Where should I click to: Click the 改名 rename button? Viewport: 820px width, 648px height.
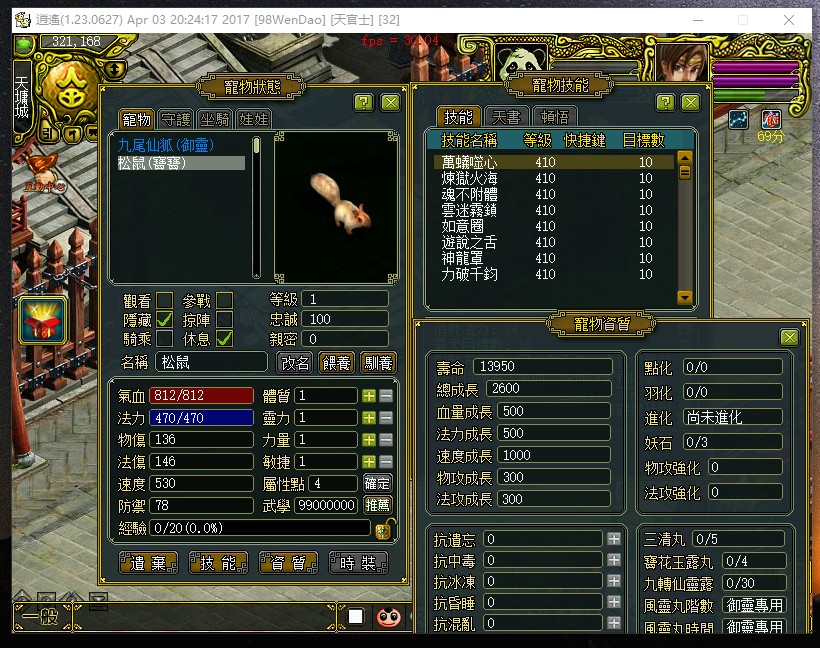(295, 362)
